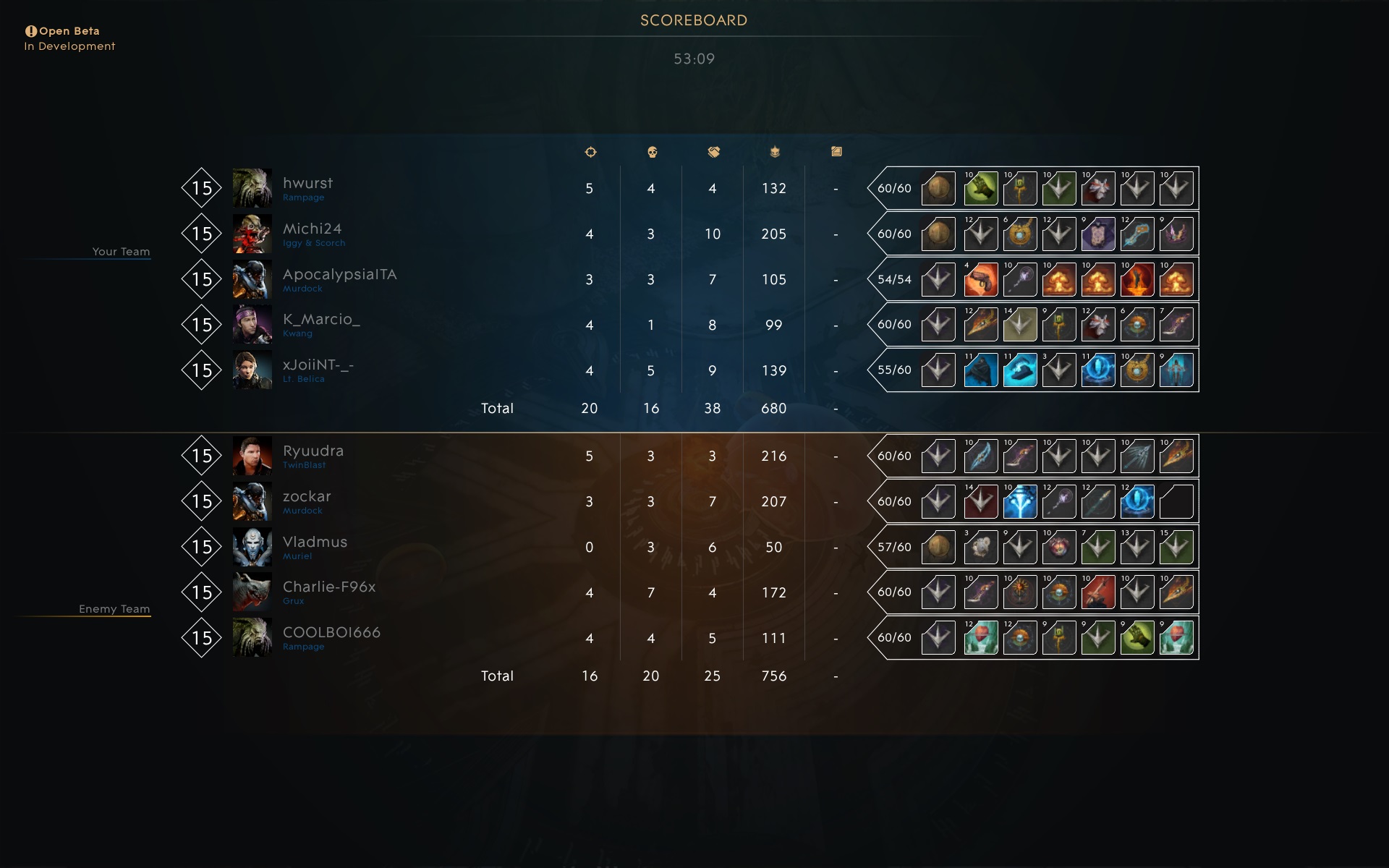Click Vladmus's tan orb starter card

click(938, 548)
